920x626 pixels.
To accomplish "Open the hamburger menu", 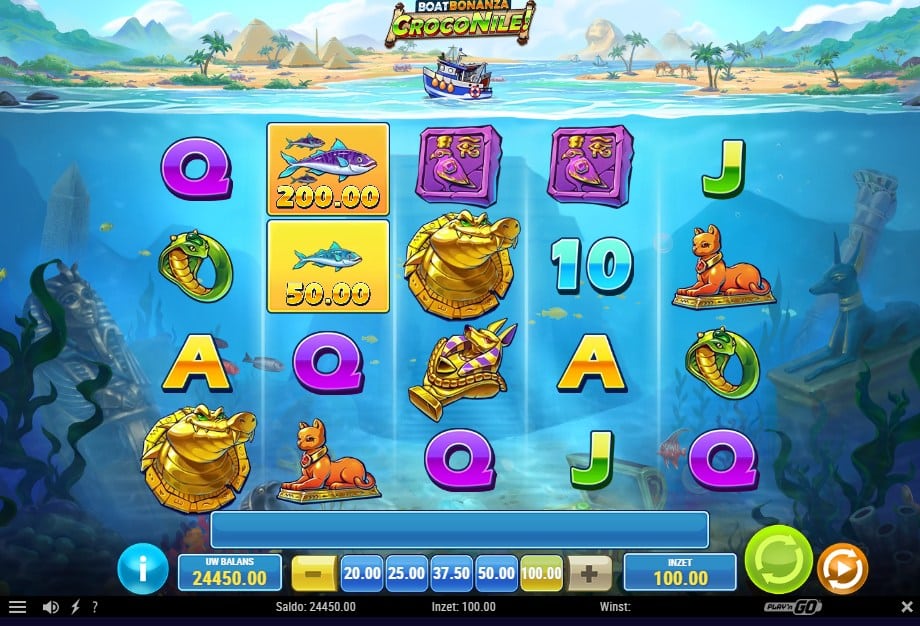I will coord(17,607).
